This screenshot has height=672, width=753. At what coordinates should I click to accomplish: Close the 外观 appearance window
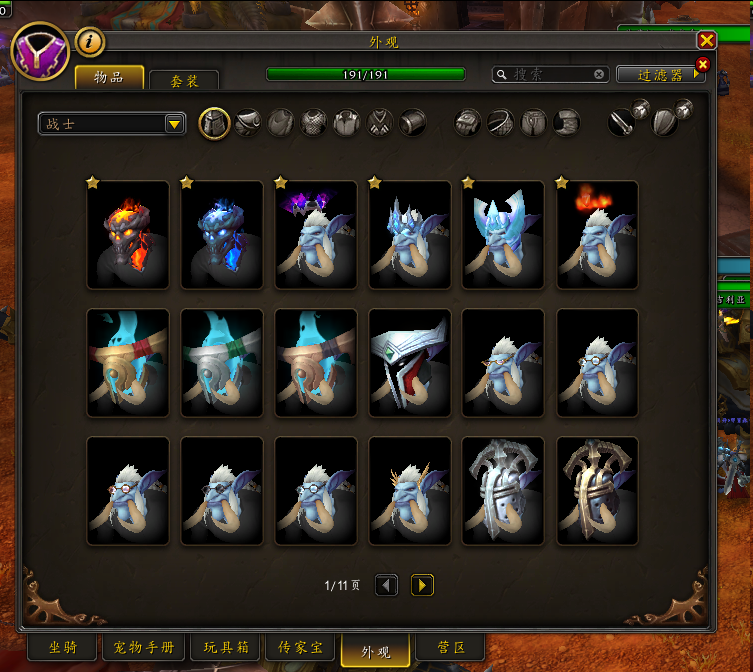[706, 40]
